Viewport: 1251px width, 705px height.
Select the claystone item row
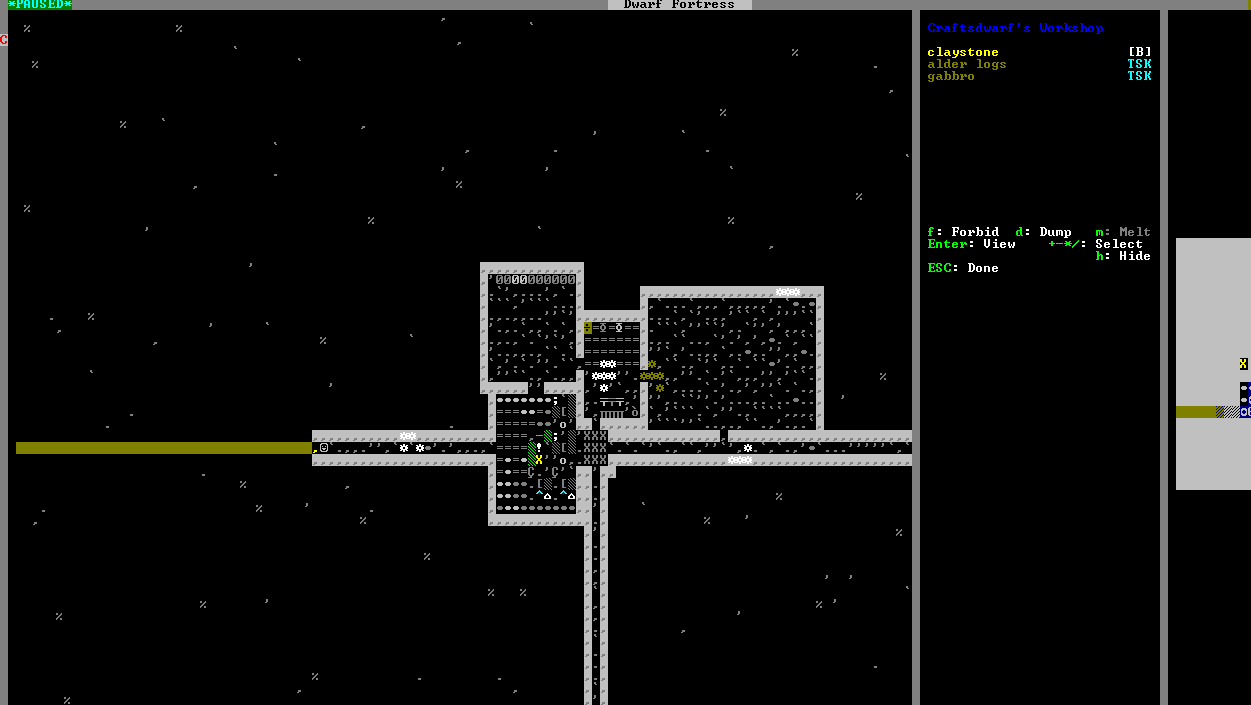click(x=962, y=52)
